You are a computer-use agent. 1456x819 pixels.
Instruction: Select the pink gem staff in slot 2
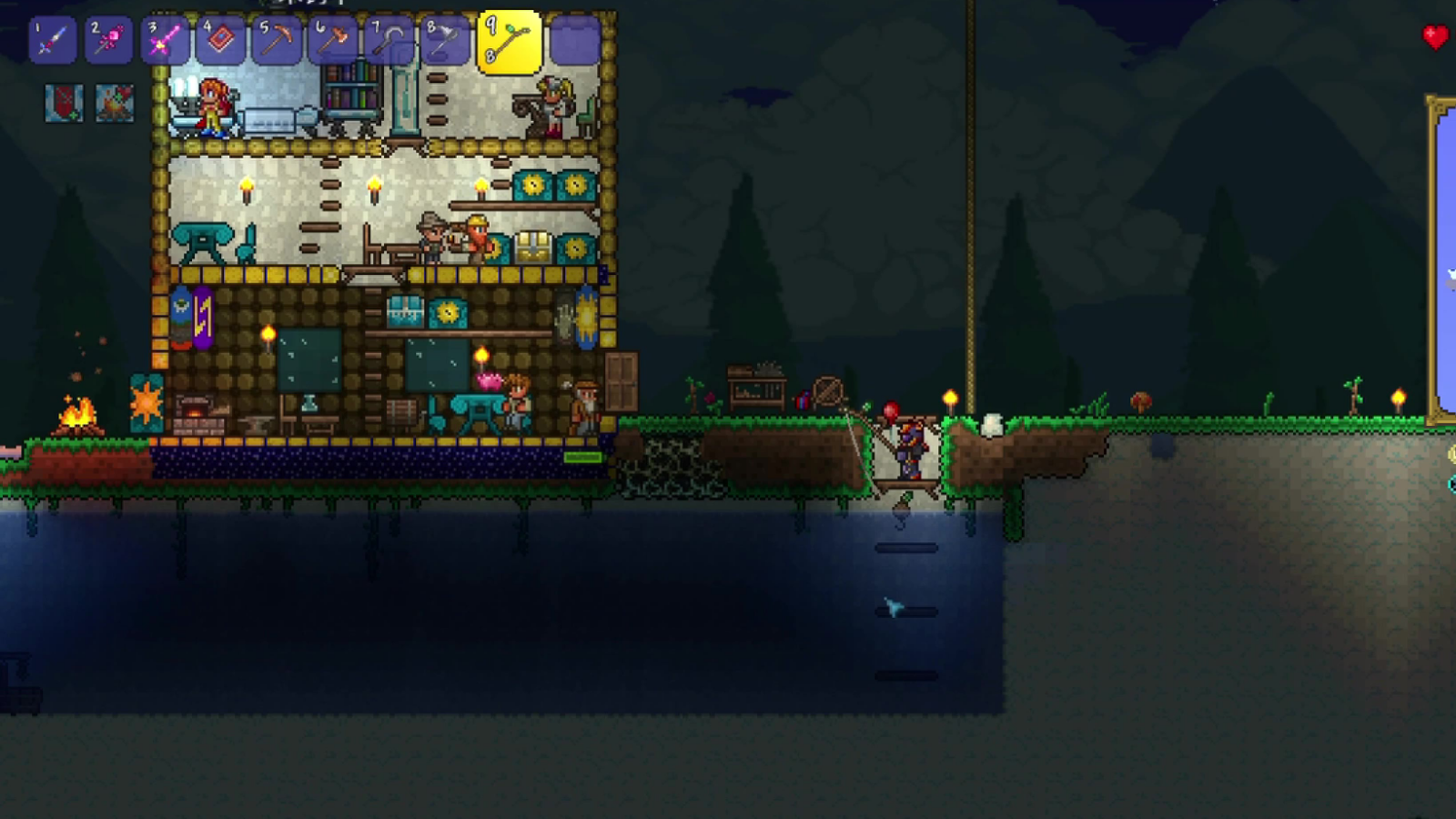[108, 41]
